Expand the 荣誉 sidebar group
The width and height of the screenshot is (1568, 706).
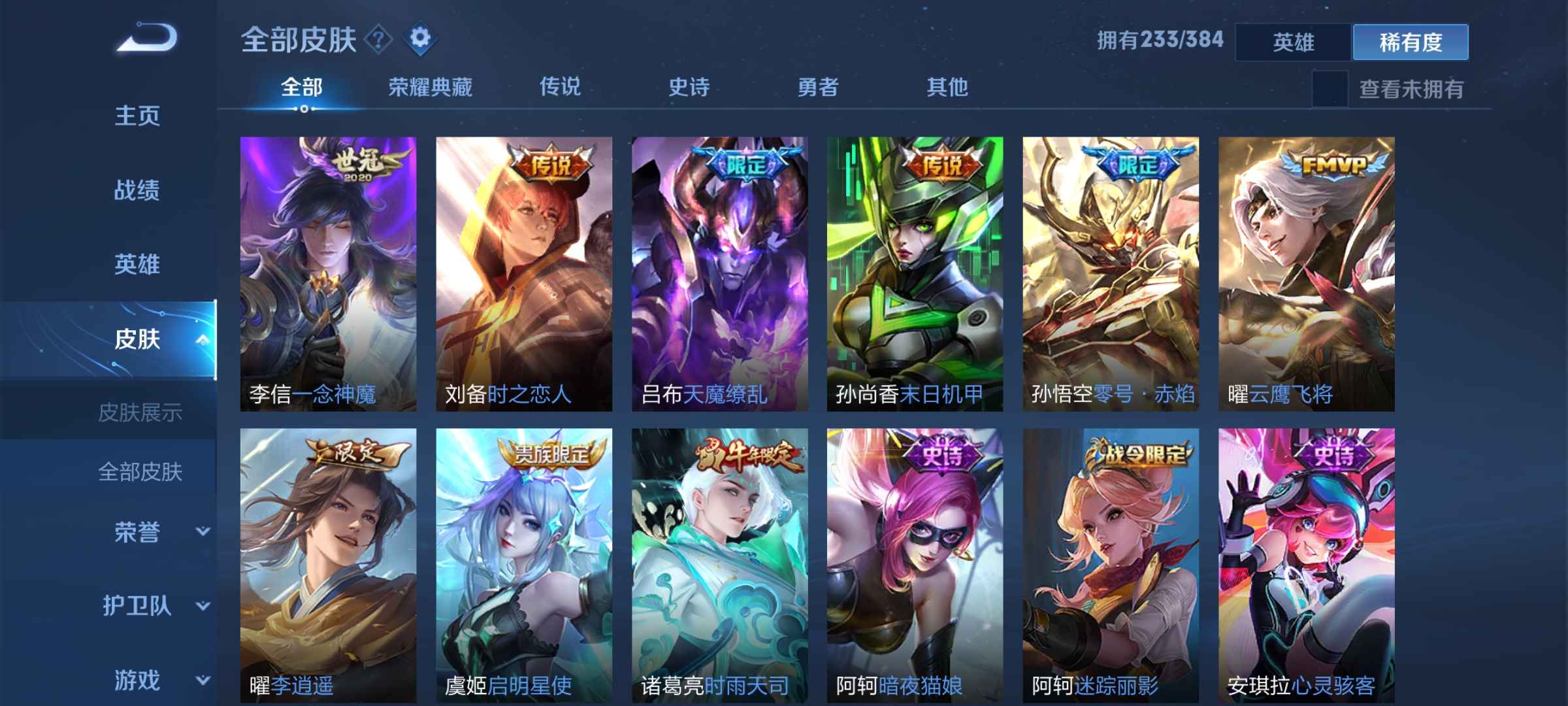tap(136, 533)
